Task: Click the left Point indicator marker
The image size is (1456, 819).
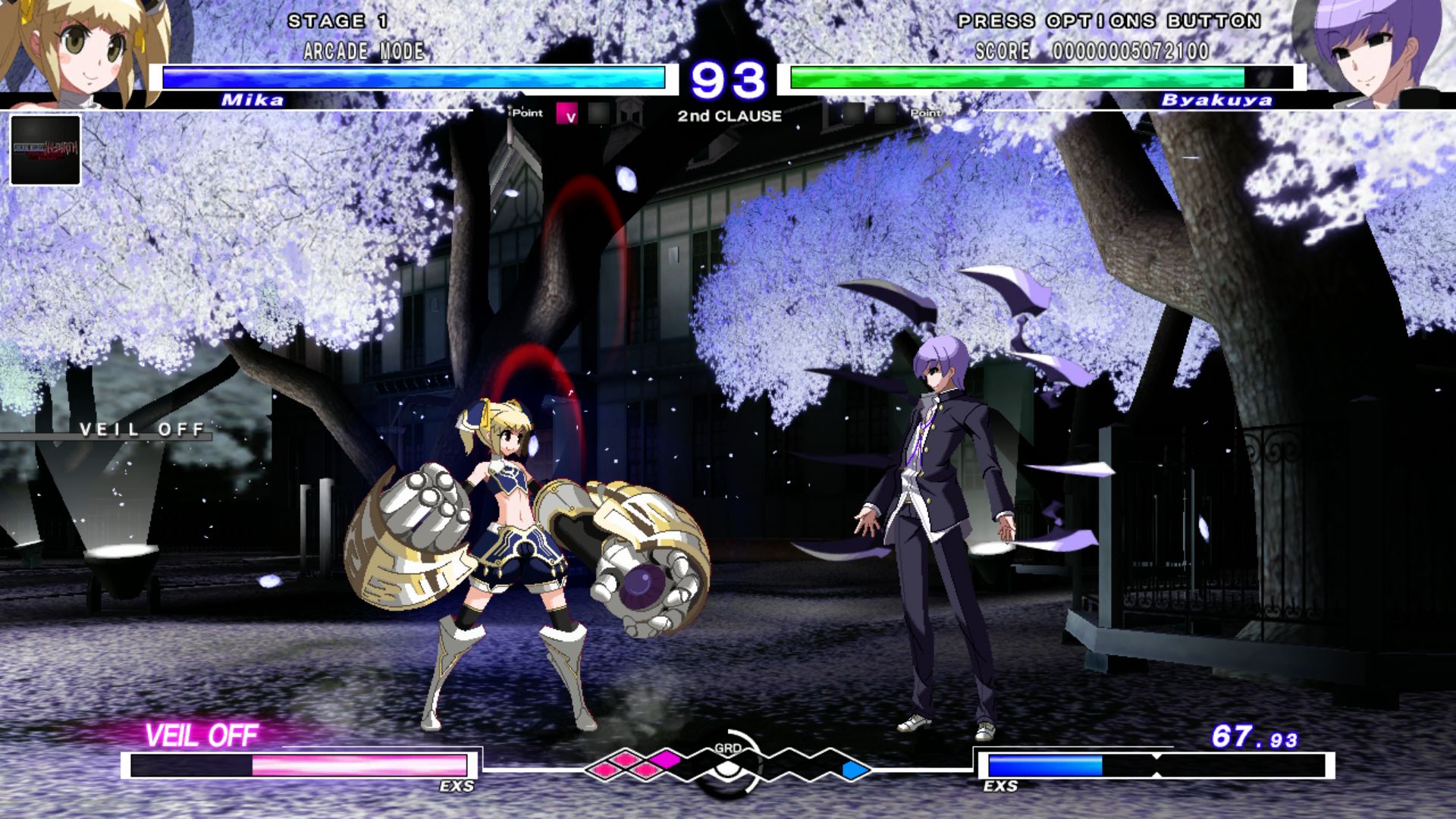Action: click(x=526, y=111)
